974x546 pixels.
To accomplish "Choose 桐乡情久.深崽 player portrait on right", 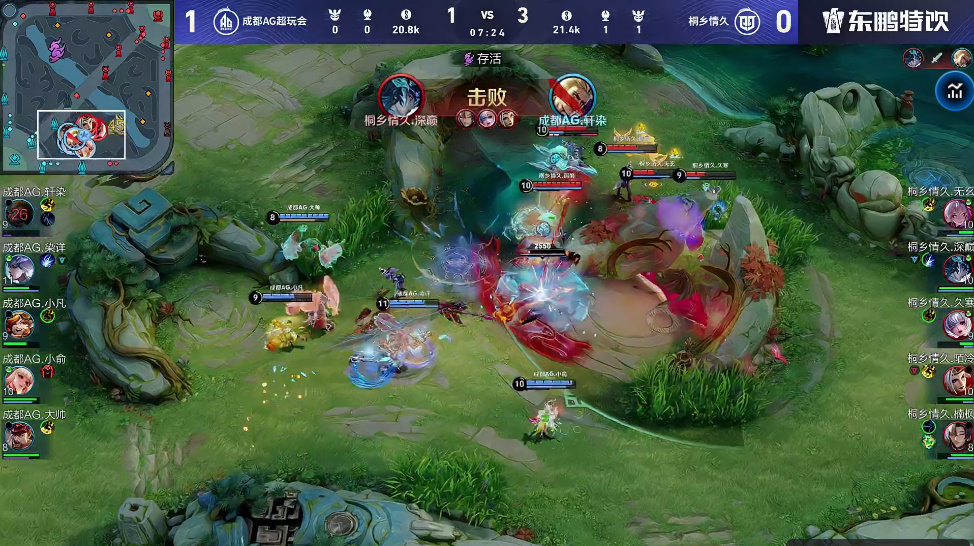I will [957, 268].
